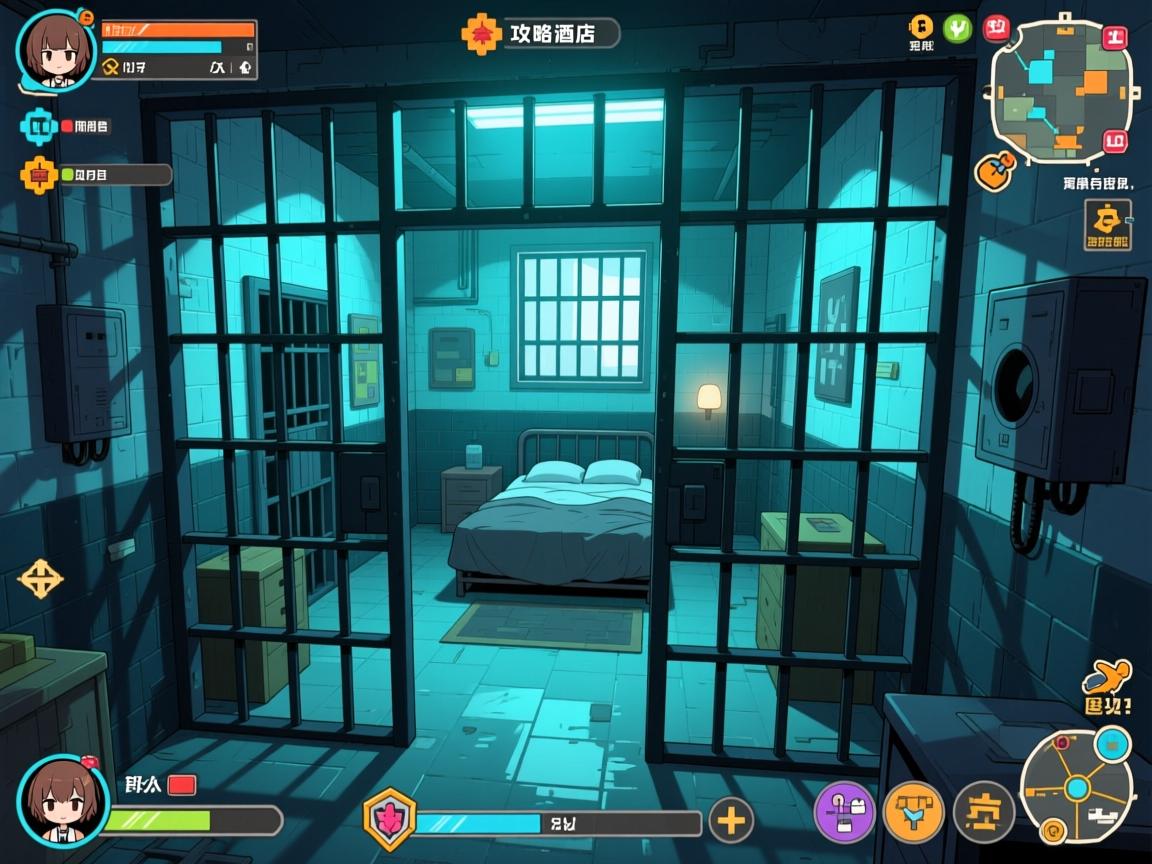The image size is (1152, 864).
Task: Open the square framed orange badge button
Action: tap(1108, 224)
